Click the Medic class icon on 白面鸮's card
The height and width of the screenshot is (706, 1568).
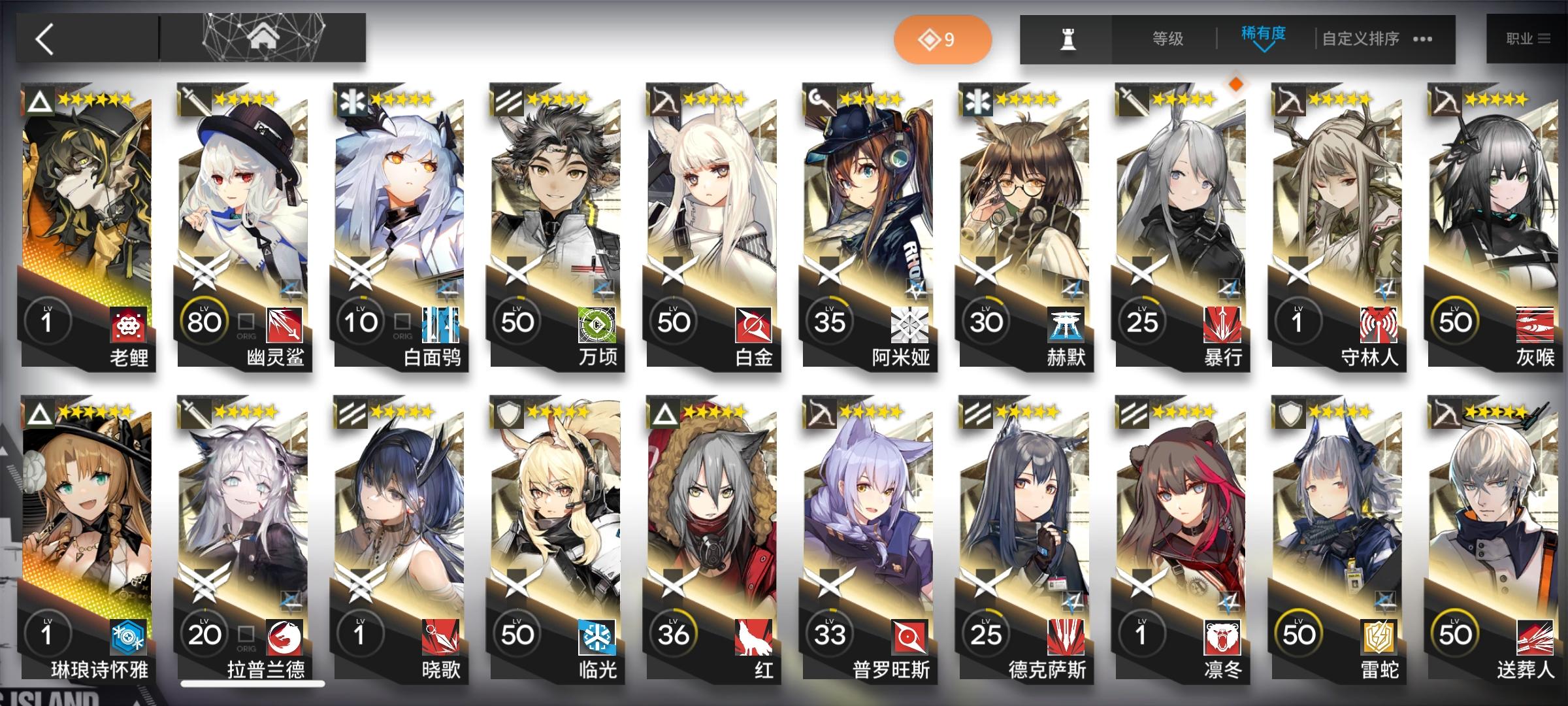pos(351,101)
